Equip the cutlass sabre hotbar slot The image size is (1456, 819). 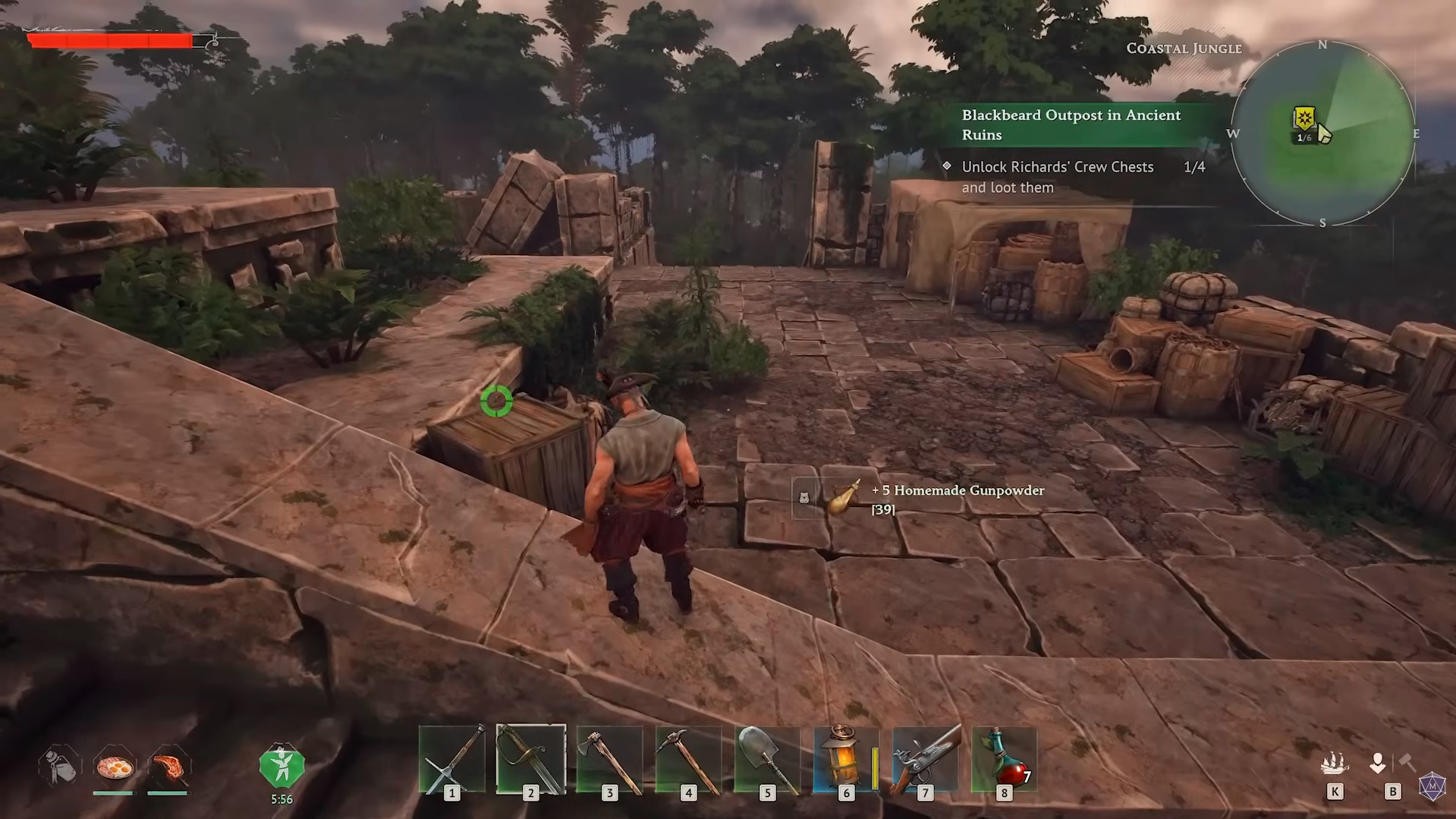coord(530,761)
